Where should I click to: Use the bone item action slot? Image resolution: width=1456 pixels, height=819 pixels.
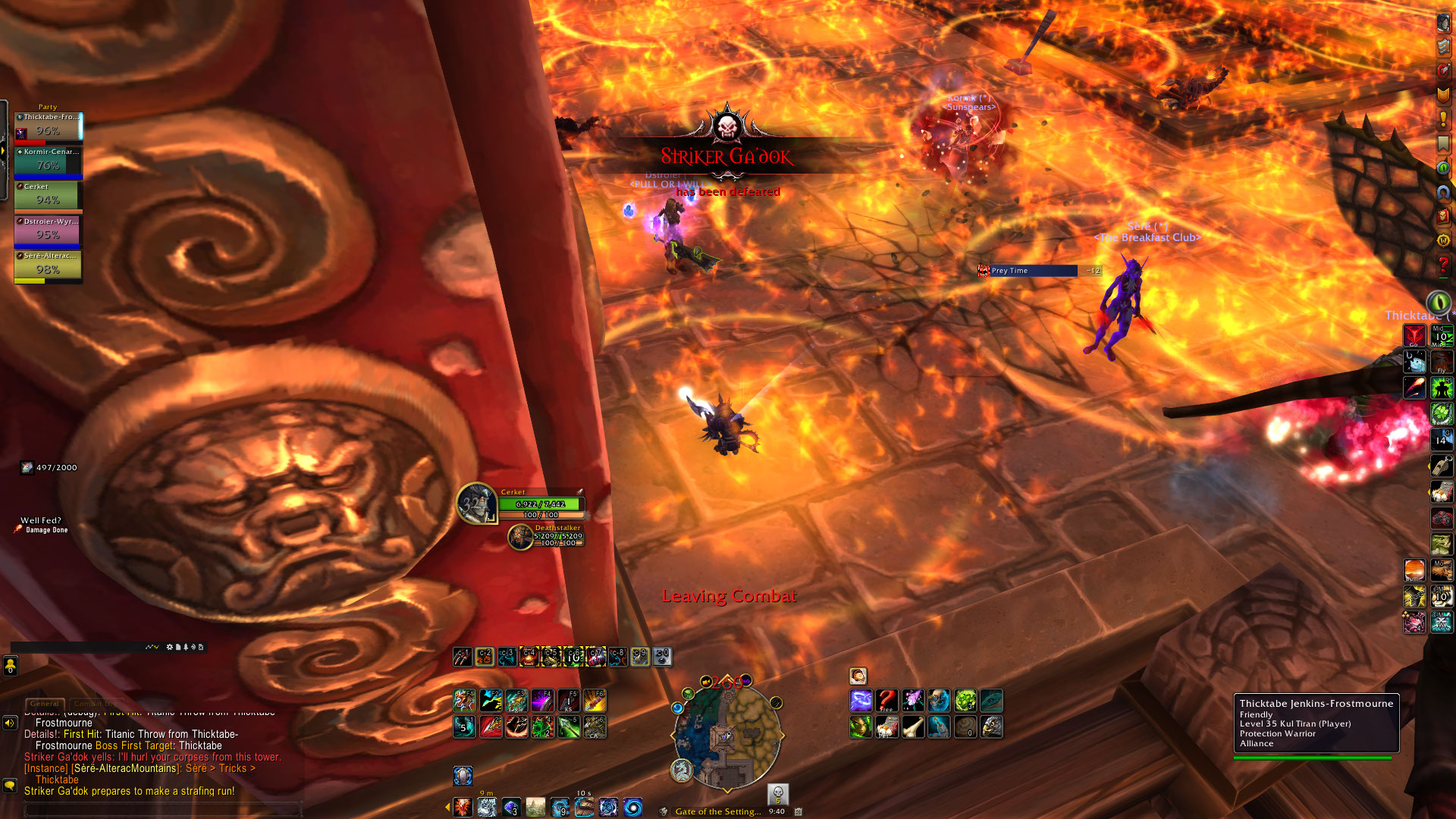[x=912, y=727]
